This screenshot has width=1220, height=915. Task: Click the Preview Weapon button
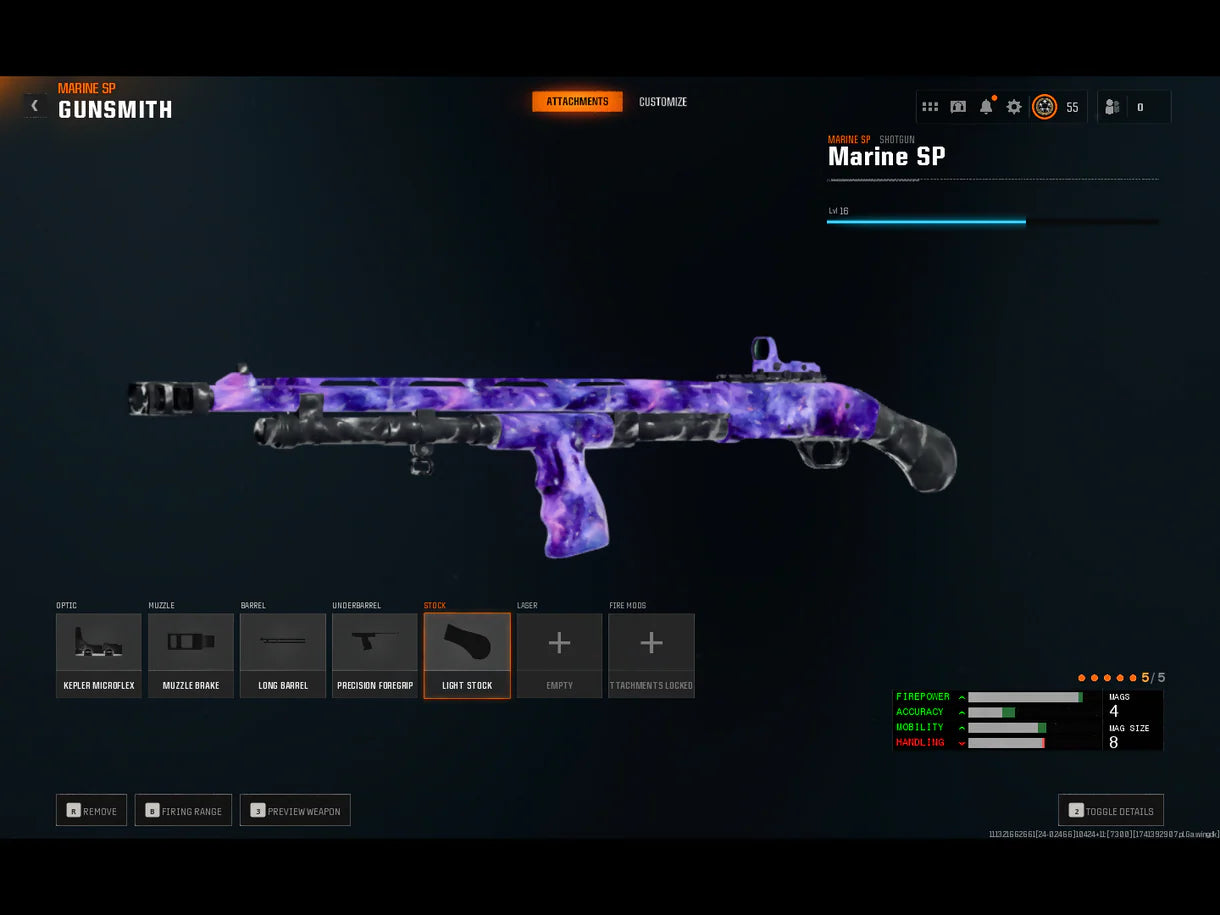pyautogui.click(x=295, y=810)
